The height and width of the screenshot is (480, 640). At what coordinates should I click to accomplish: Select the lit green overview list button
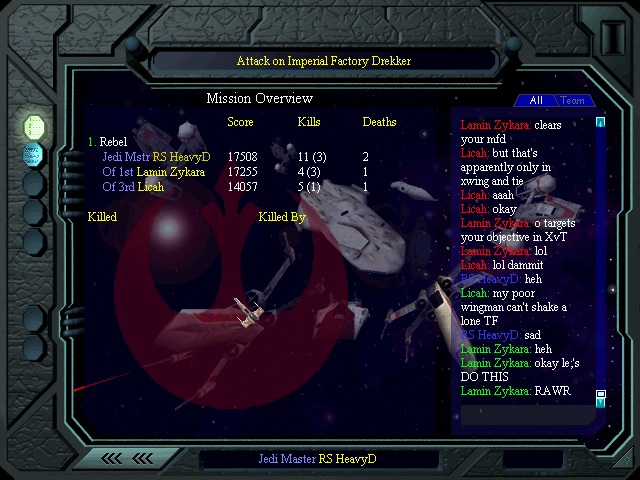(x=34, y=126)
